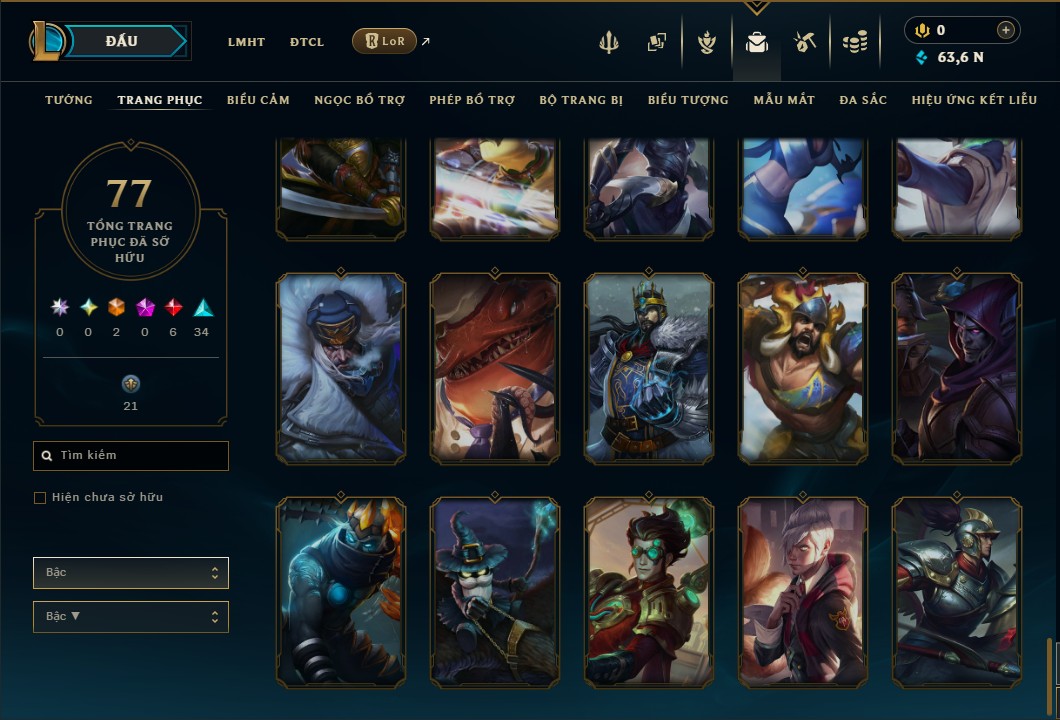The image size is (1060, 720).
Task: Select the red crocodile skin card
Action: 495,368
